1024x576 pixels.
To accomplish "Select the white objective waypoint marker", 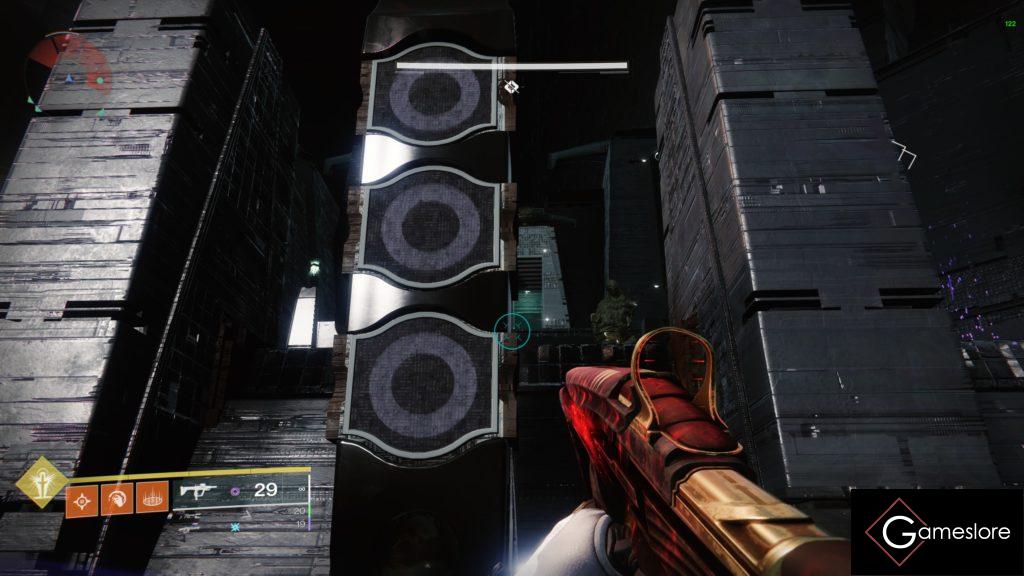I will point(511,88).
